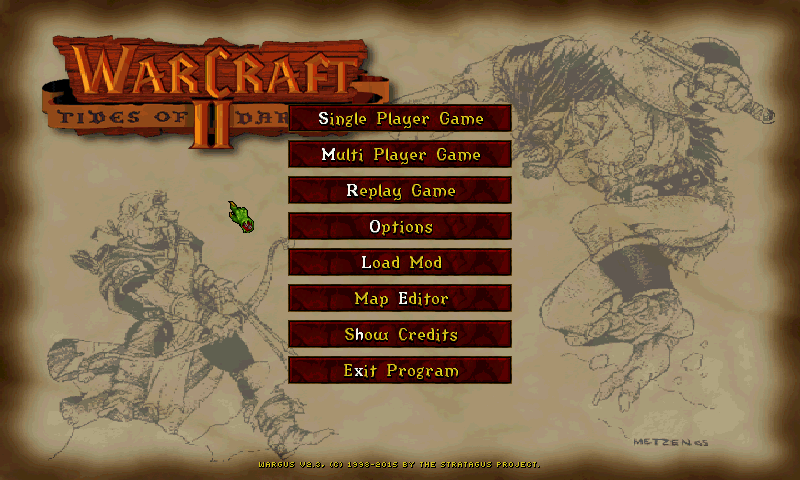Viewport: 800px width, 480px height.
Task: Click the Exit Program button
Action: pos(400,371)
